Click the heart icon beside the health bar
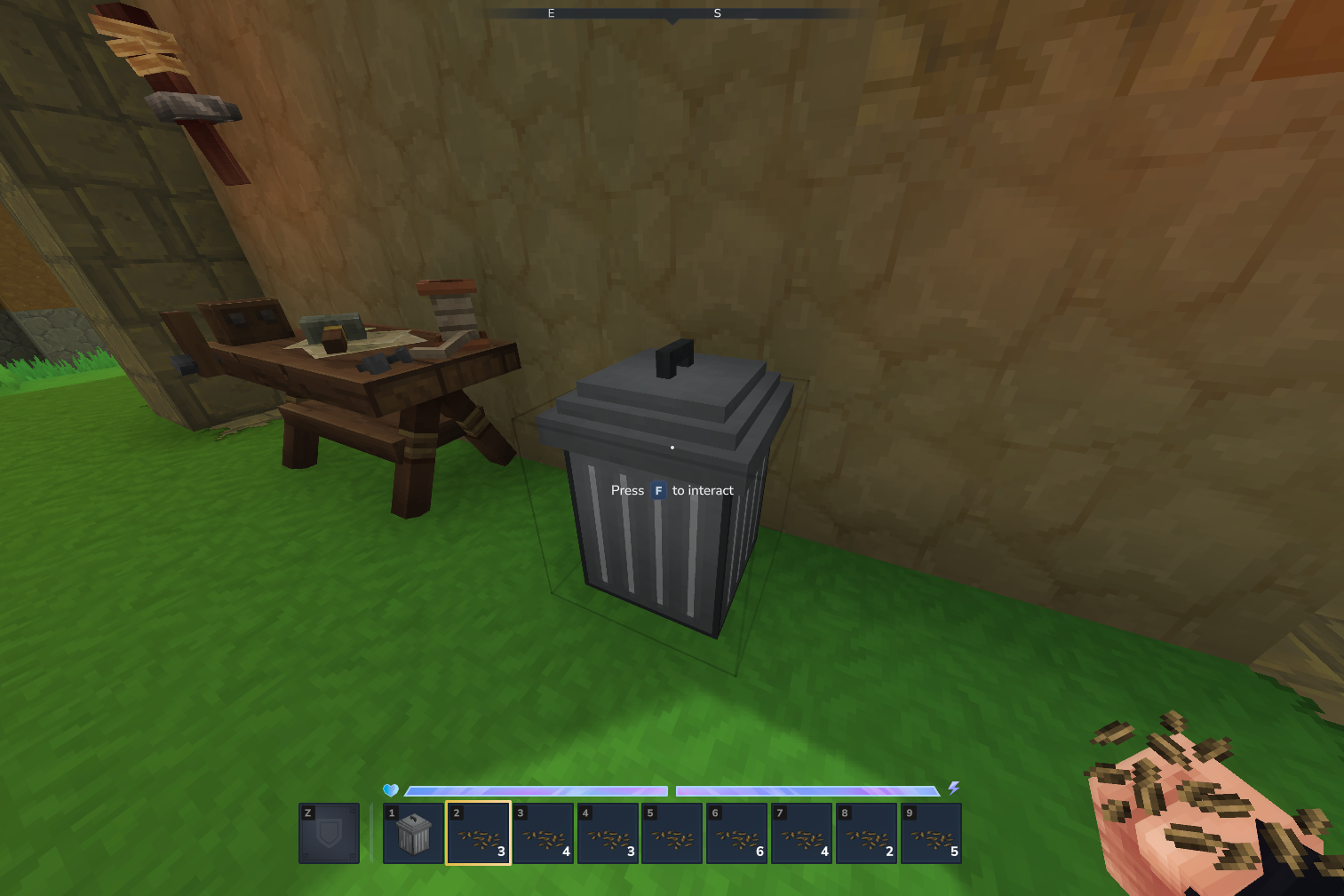 (x=389, y=789)
